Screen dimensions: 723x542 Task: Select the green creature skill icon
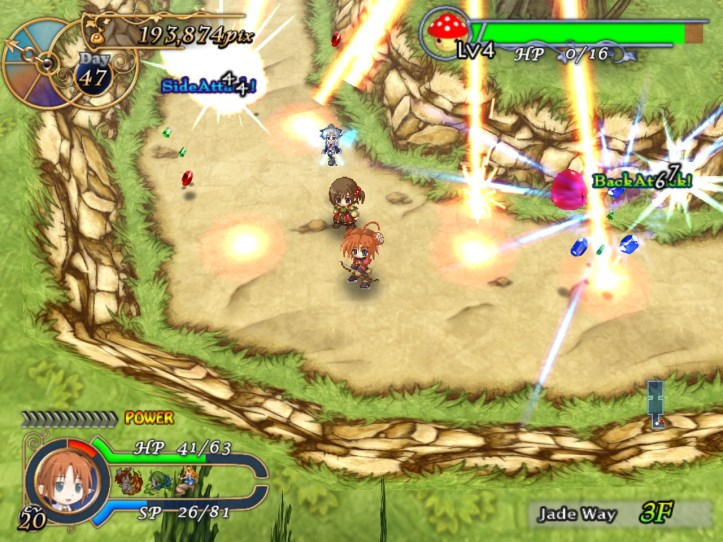coord(157,481)
